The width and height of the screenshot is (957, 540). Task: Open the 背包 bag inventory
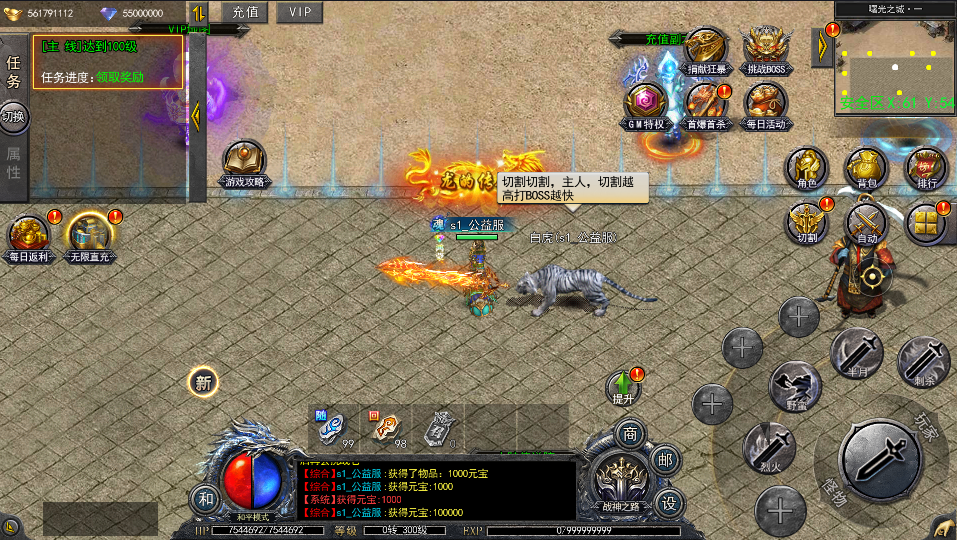[866, 168]
